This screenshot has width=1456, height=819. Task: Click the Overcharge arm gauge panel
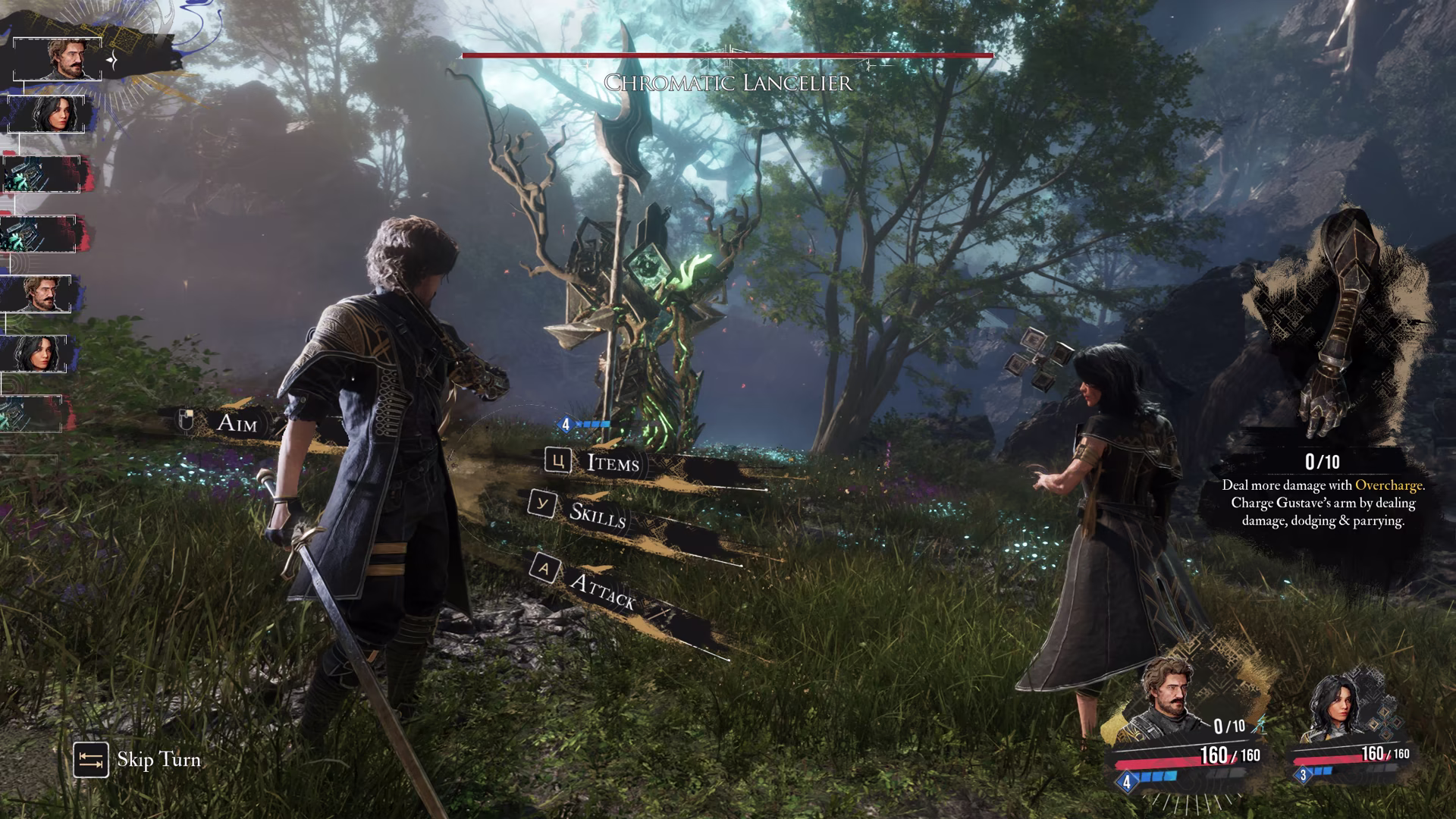[x=1323, y=372]
